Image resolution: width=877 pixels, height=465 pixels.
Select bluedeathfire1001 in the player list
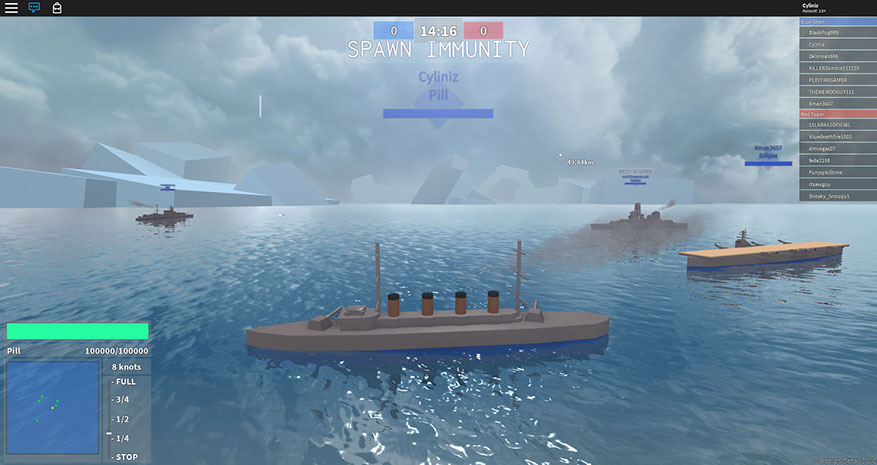pyautogui.click(x=837, y=137)
